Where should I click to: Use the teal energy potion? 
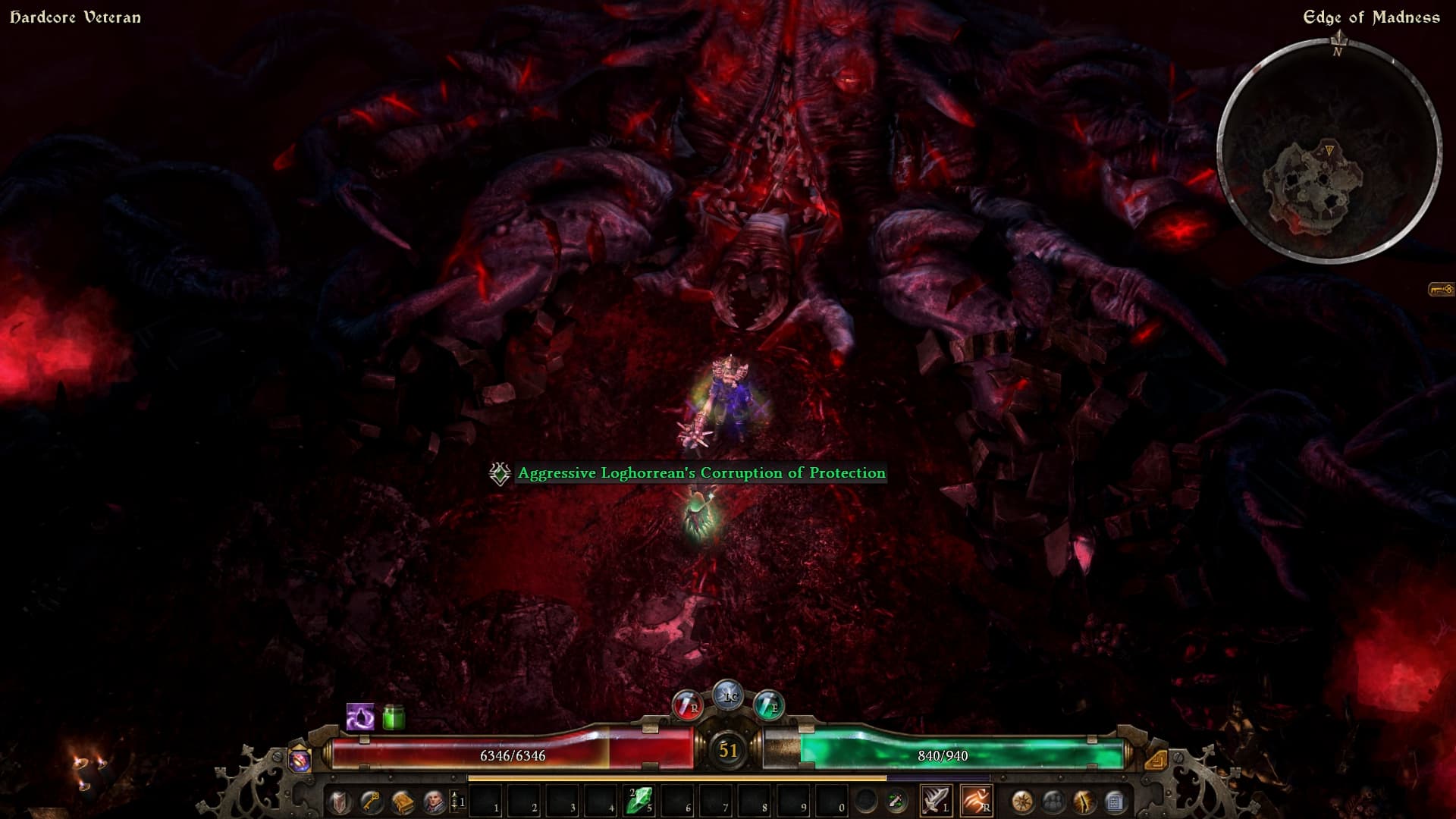tap(768, 705)
